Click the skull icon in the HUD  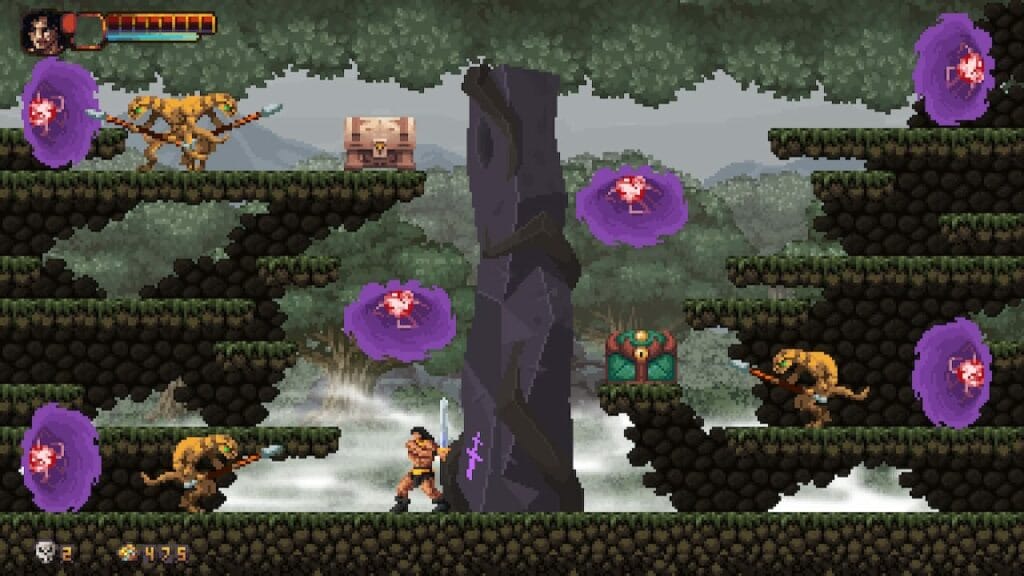(45, 551)
